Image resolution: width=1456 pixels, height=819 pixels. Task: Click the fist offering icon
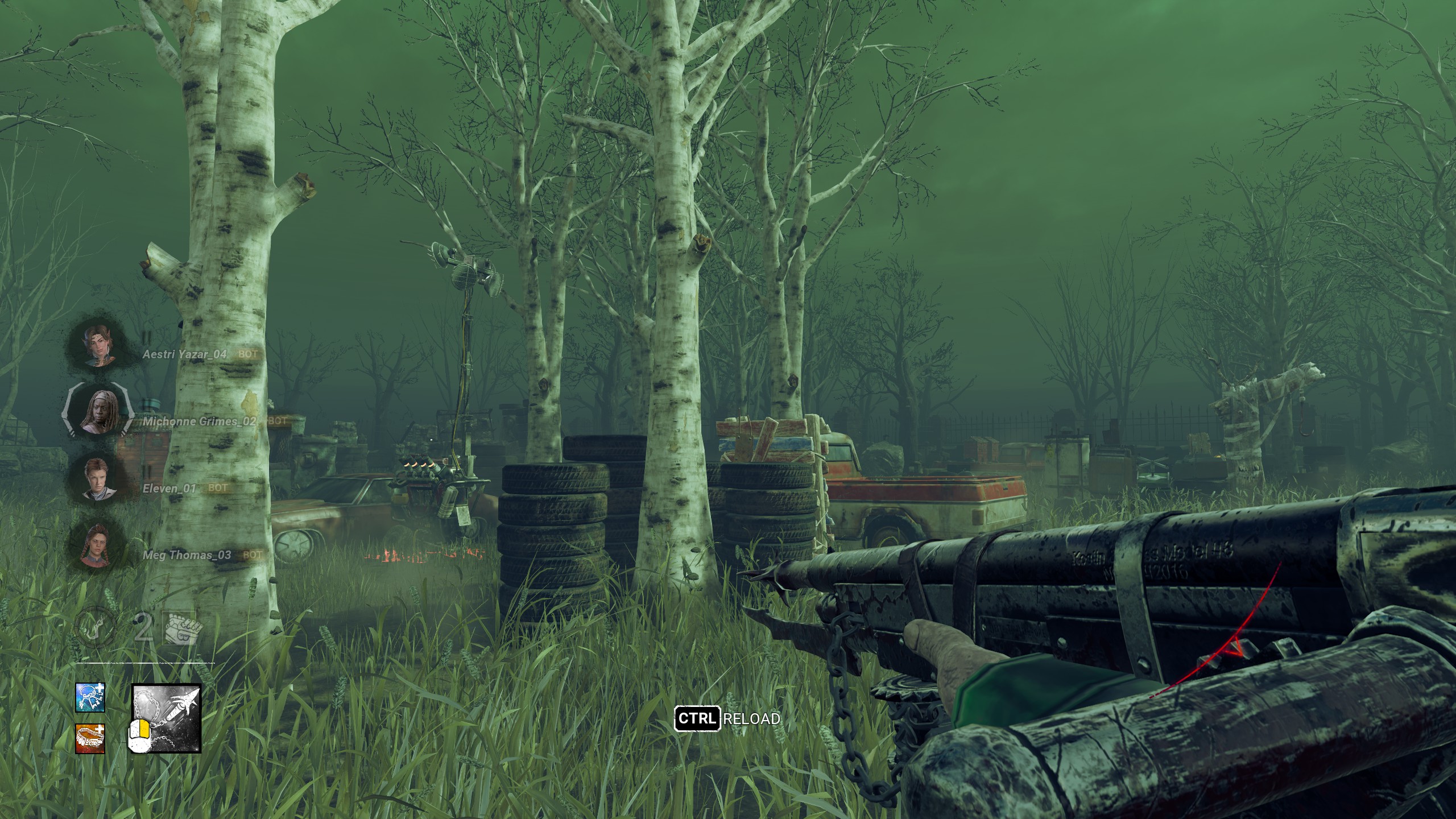pos(182,628)
